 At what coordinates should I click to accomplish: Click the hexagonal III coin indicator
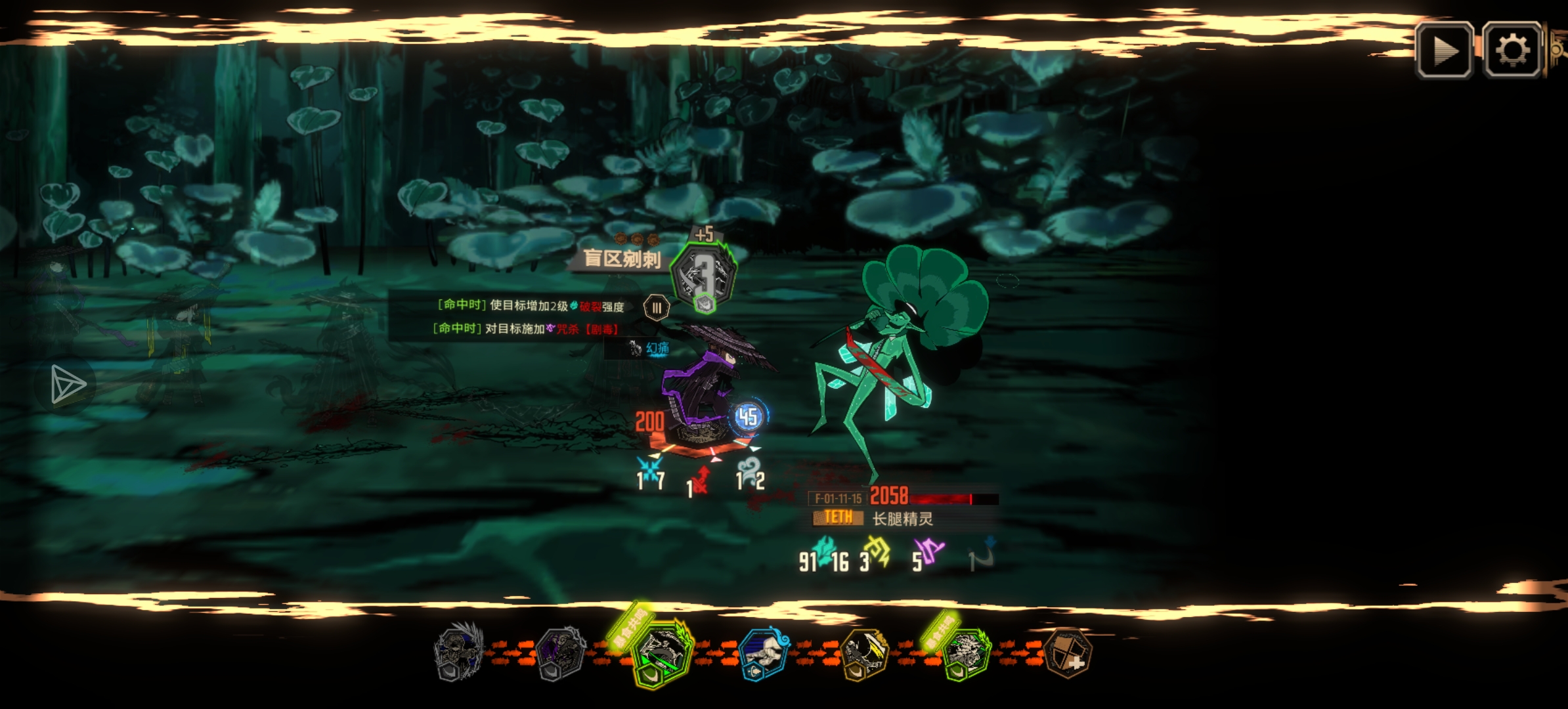pyautogui.click(x=656, y=307)
